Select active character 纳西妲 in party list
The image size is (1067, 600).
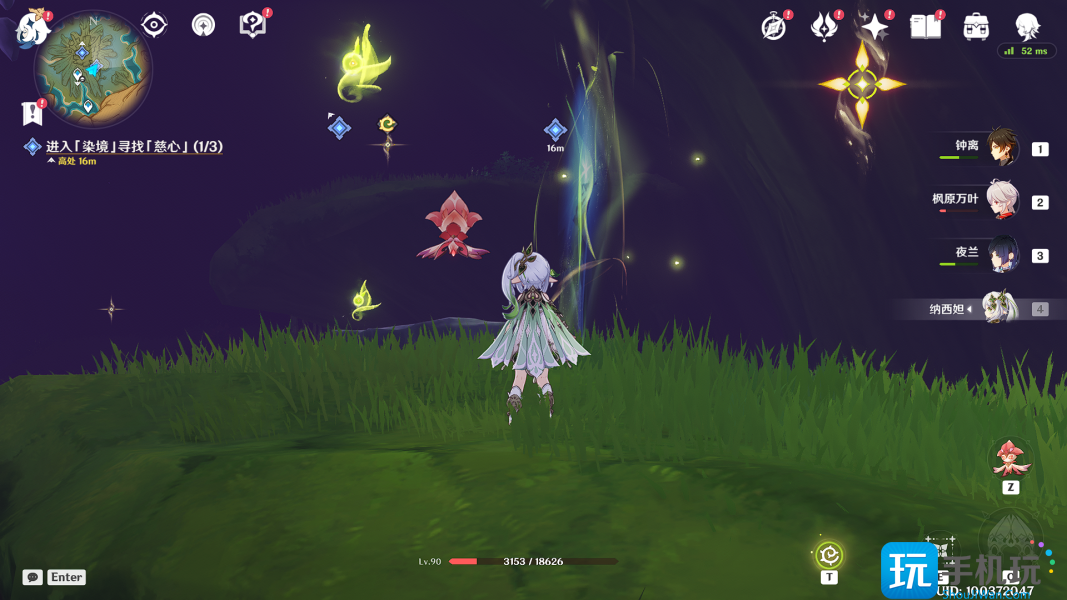(999, 308)
